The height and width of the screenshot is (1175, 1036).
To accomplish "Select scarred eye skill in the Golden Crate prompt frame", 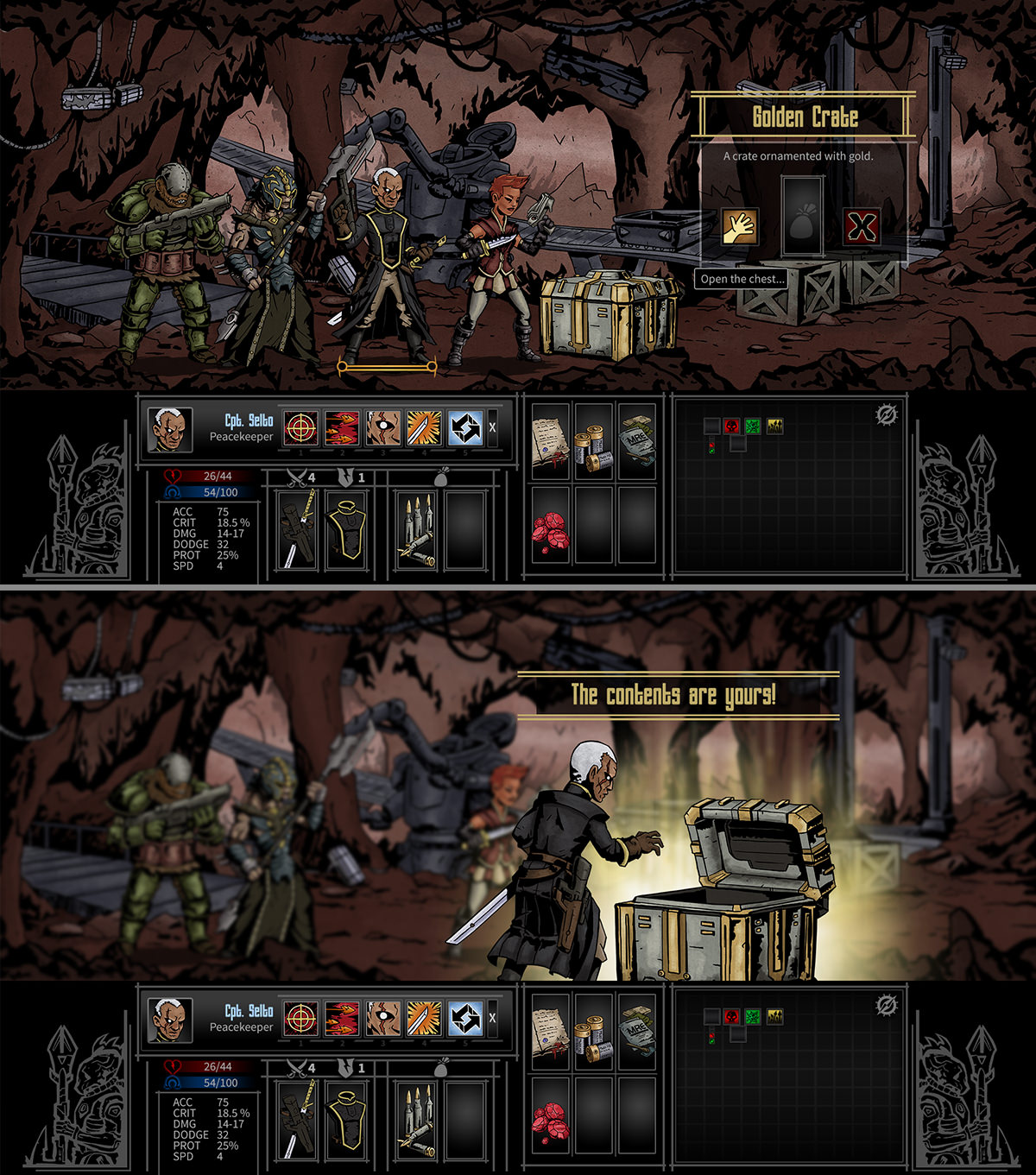I will point(383,428).
